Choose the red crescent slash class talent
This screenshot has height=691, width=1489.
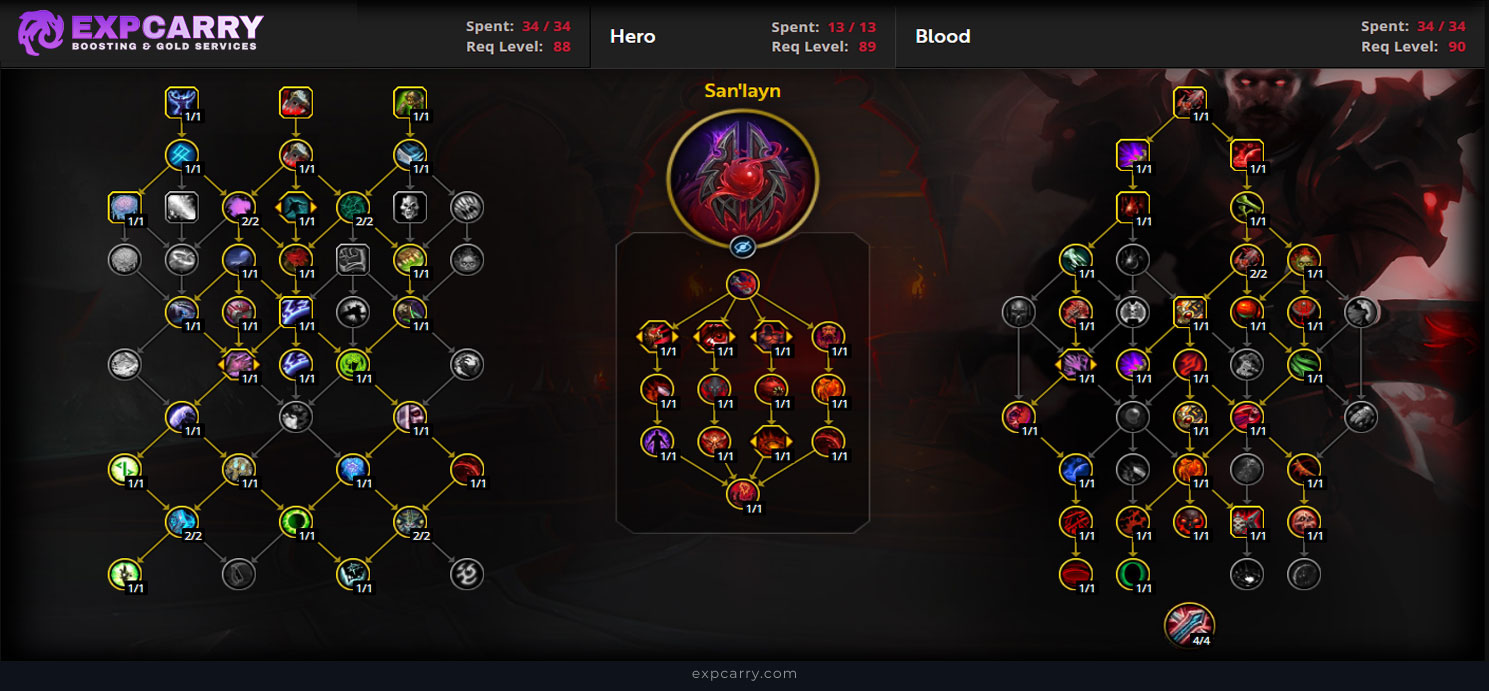[467, 467]
